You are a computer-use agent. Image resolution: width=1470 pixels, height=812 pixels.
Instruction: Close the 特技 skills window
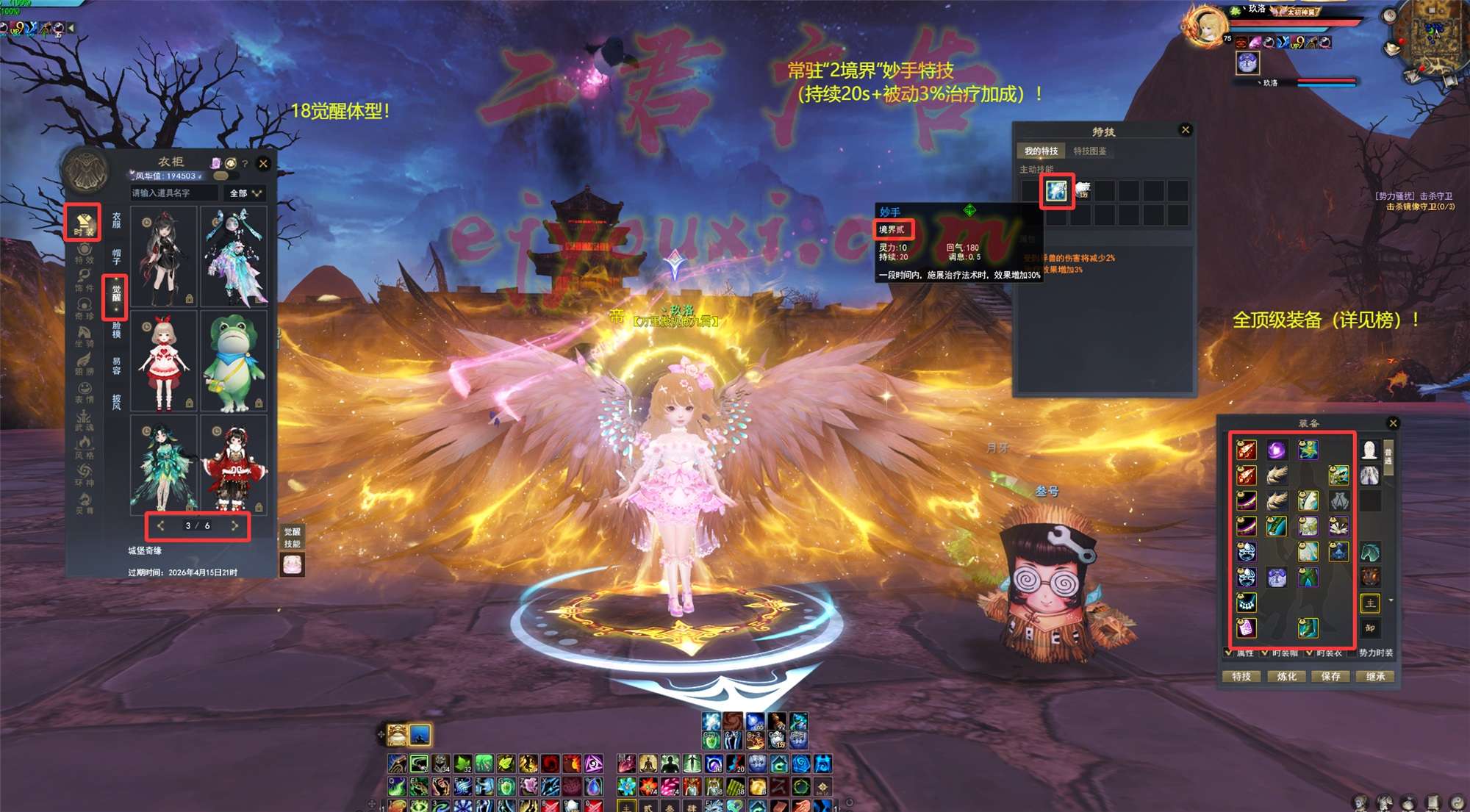tap(1185, 130)
